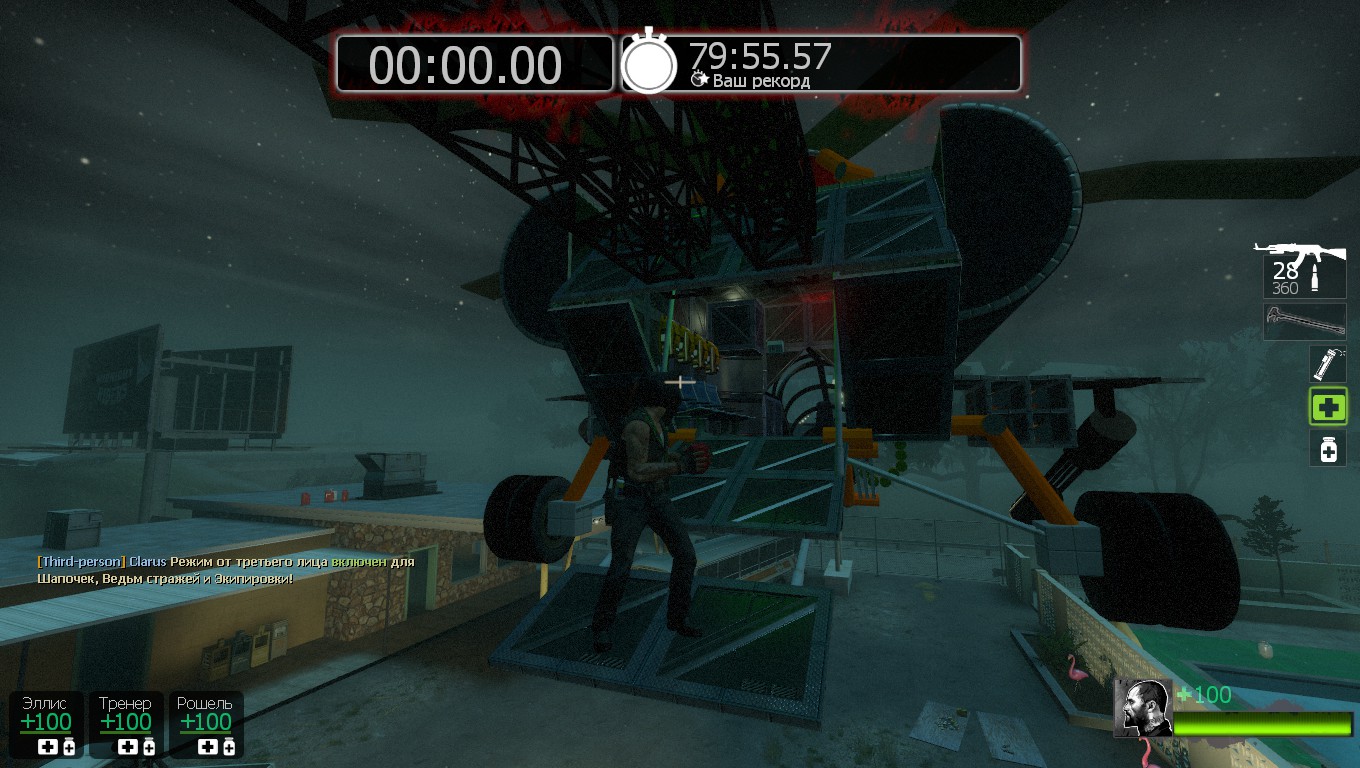Switch to the crowbar melee slot
The height and width of the screenshot is (768, 1360).
(1304, 322)
